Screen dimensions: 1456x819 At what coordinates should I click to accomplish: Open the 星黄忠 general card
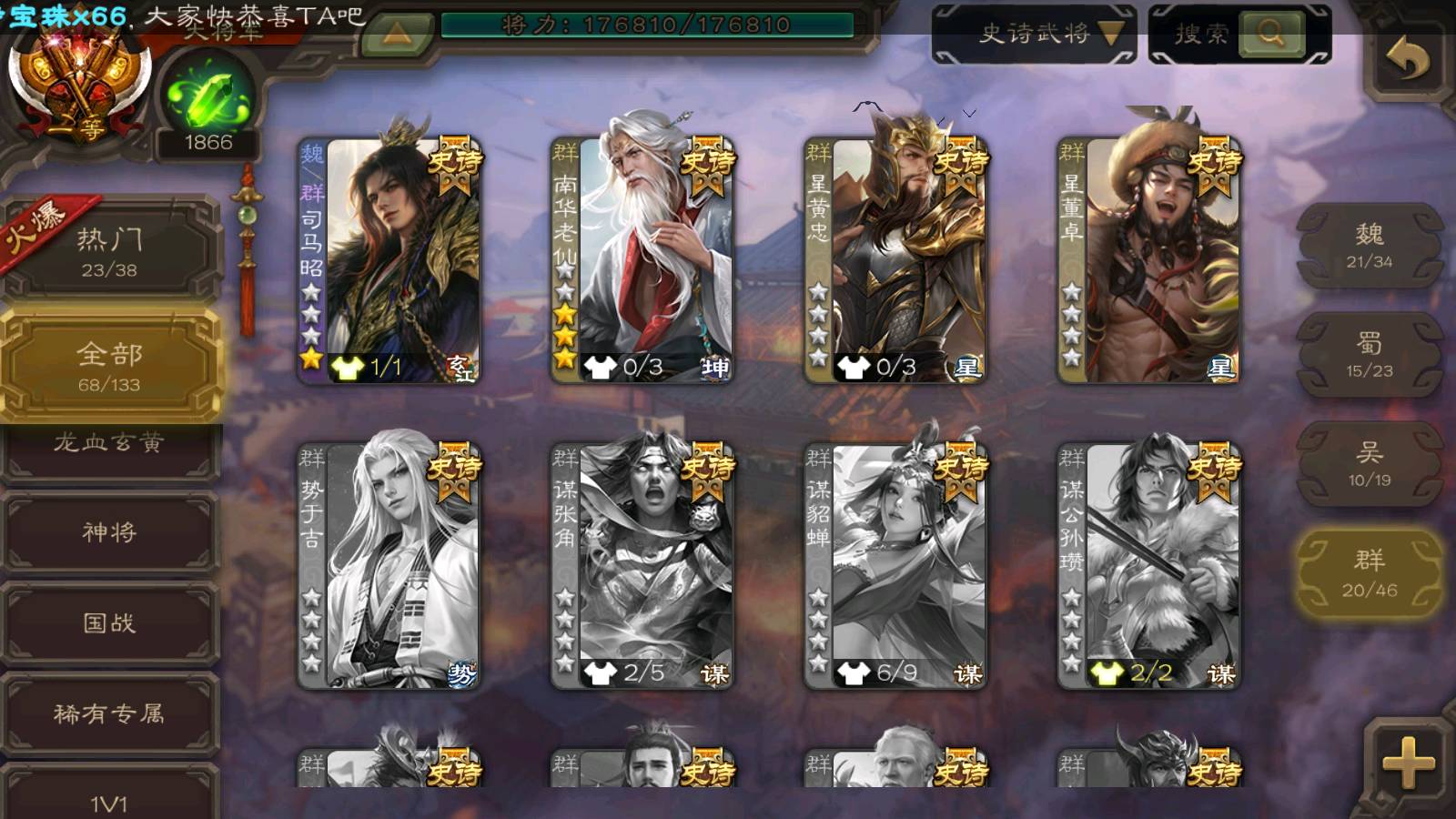[x=895, y=259]
